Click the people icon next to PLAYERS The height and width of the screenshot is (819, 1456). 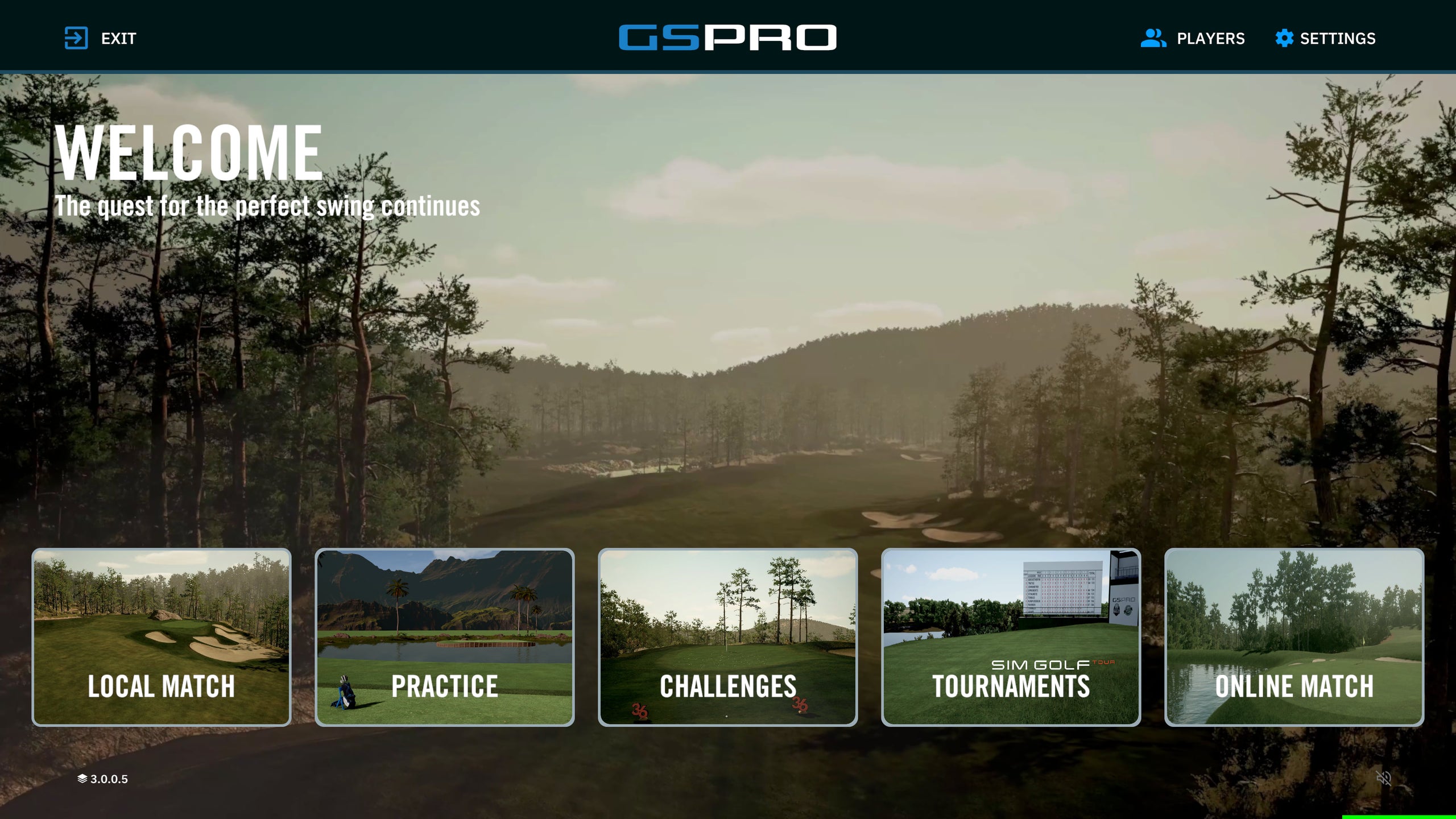pos(1155,38)
